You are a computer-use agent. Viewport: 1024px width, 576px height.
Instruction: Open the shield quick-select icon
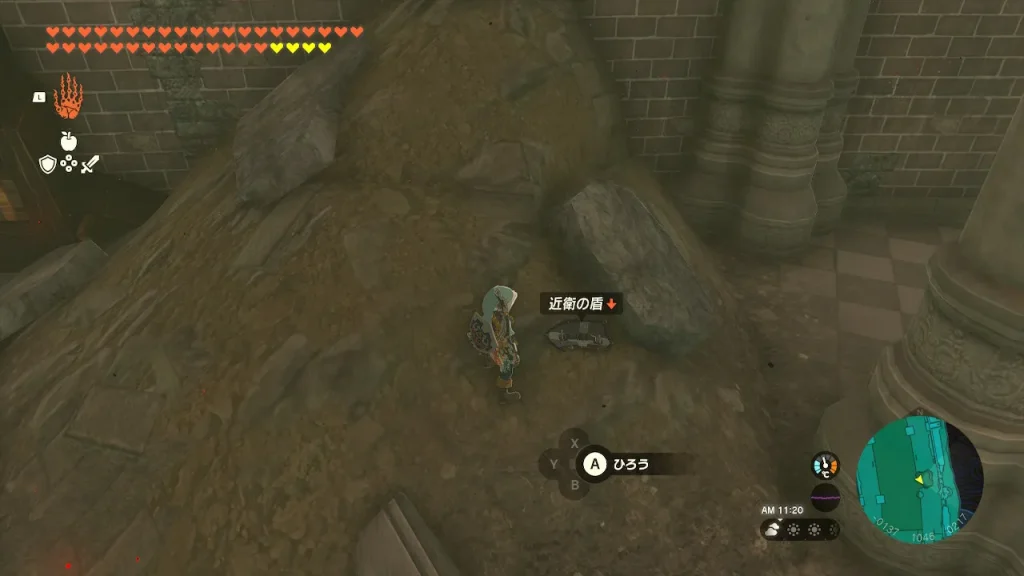click(x=47, y=164)
